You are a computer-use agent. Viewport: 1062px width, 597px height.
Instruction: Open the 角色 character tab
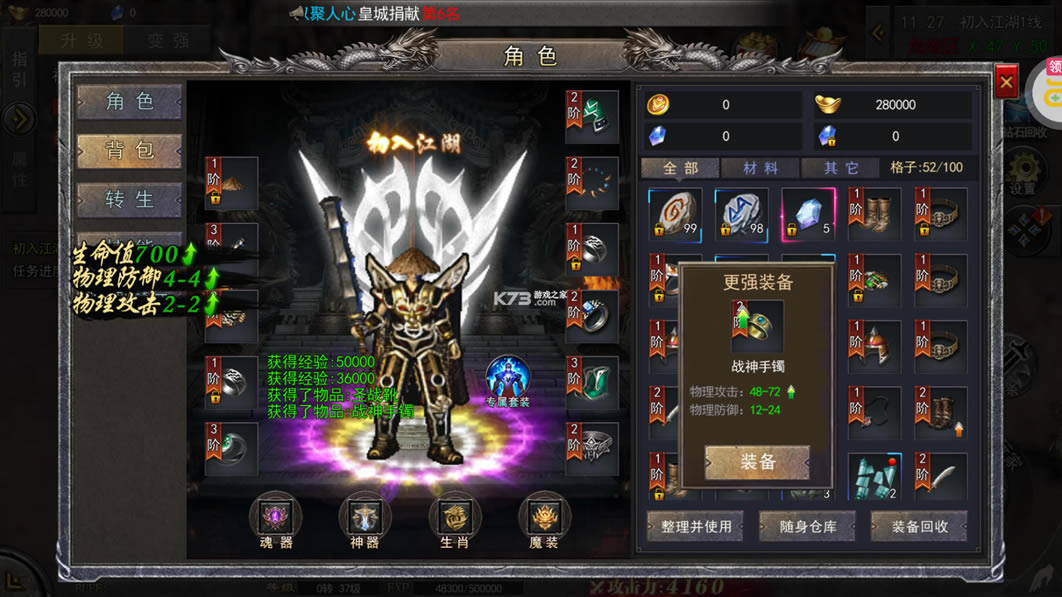pos(130,101)
